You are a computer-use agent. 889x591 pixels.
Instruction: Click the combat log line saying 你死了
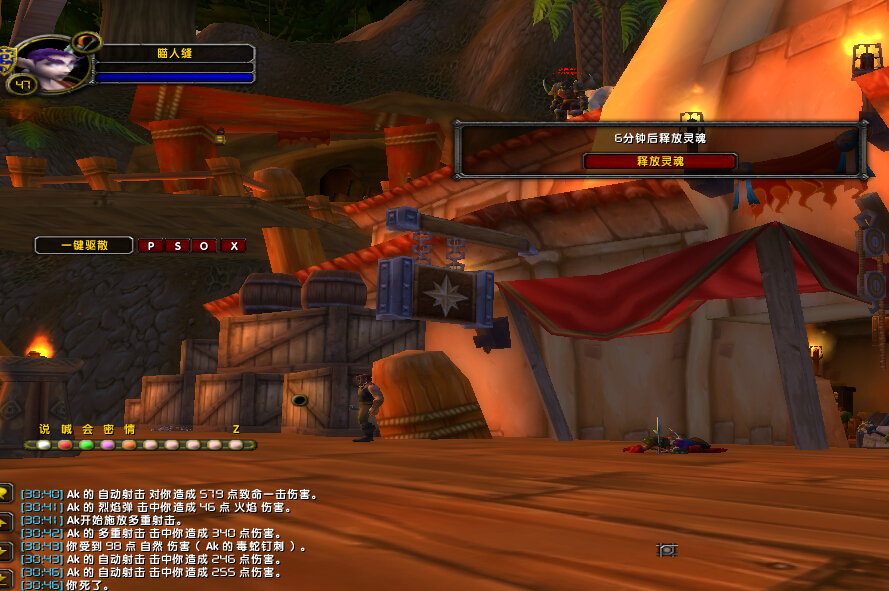tap(90, 585)
